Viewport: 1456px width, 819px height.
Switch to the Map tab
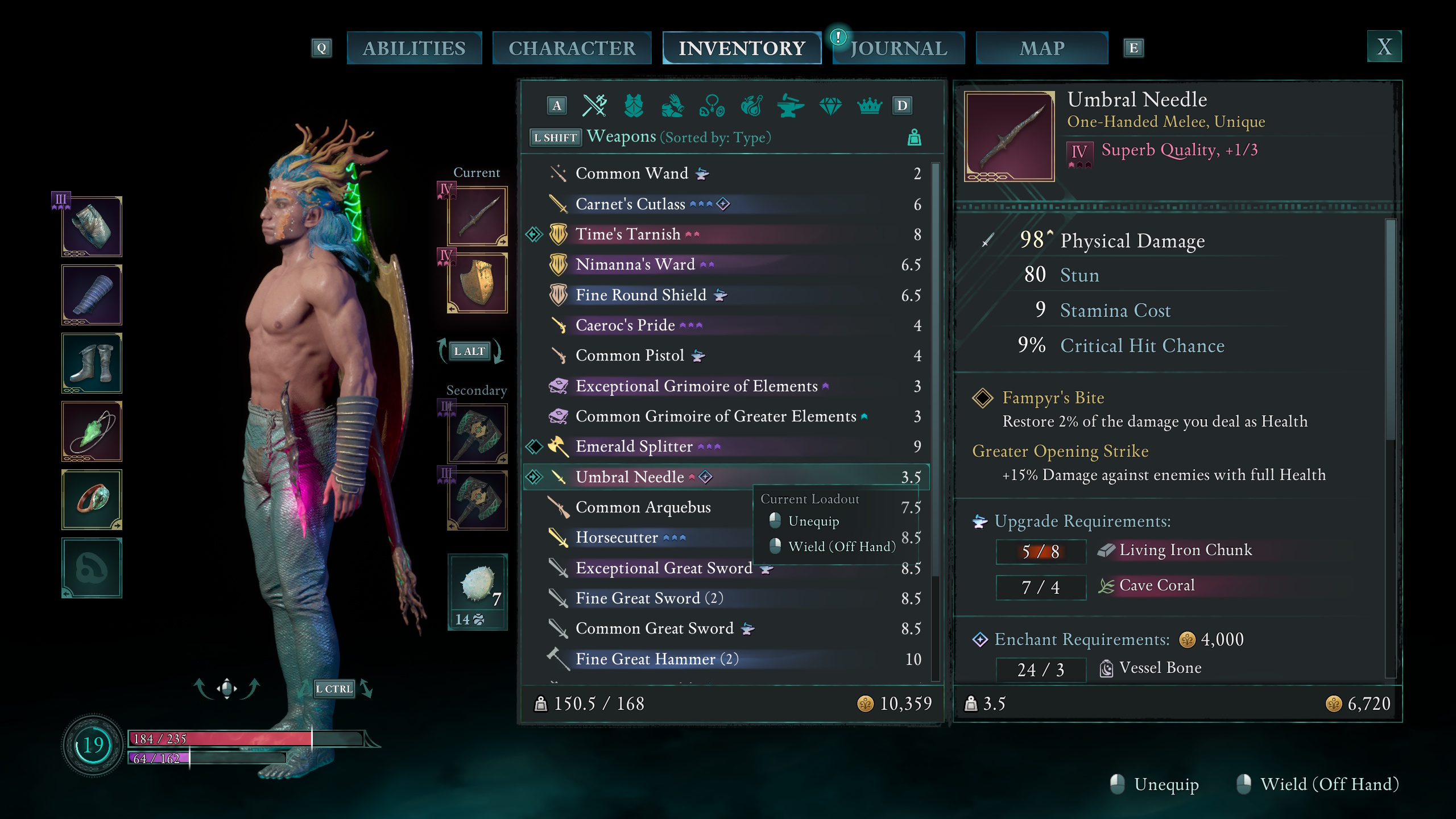1041,48
